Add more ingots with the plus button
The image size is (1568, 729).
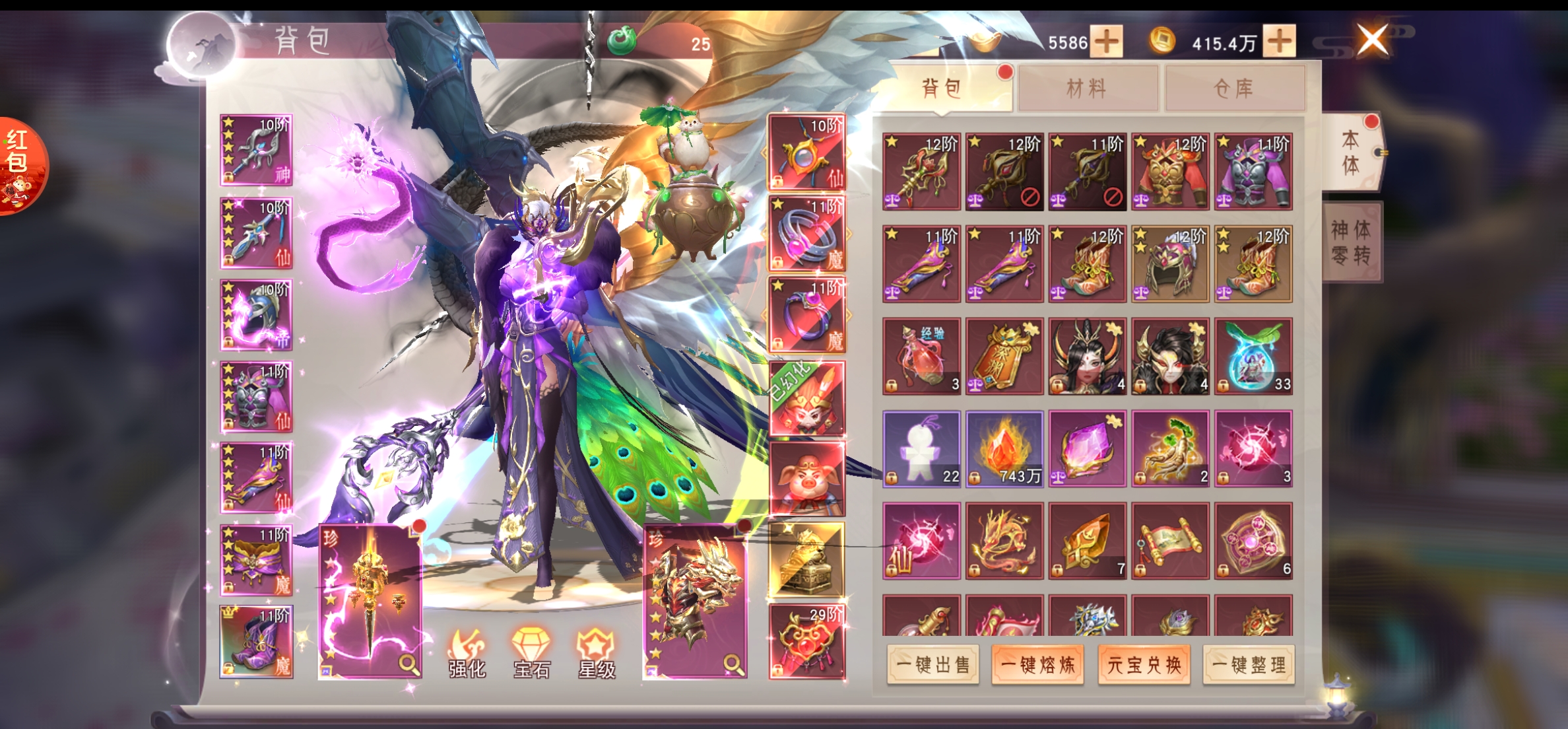[1107, 42]
